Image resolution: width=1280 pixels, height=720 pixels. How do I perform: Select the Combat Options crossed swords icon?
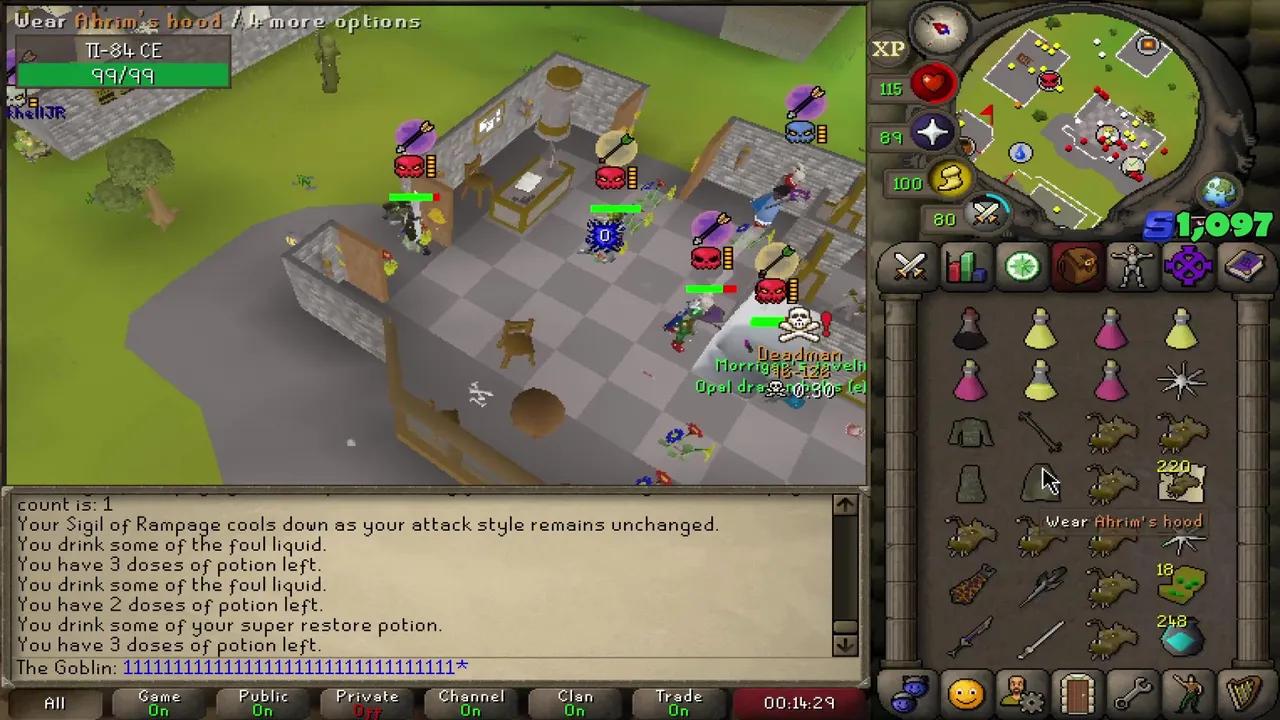tap(910, 264)
